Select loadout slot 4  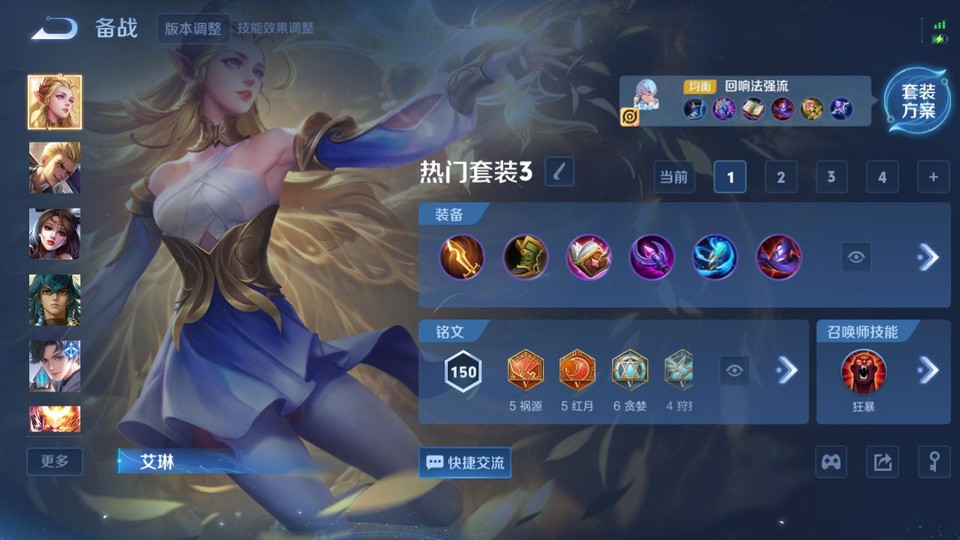click(882, 178)
